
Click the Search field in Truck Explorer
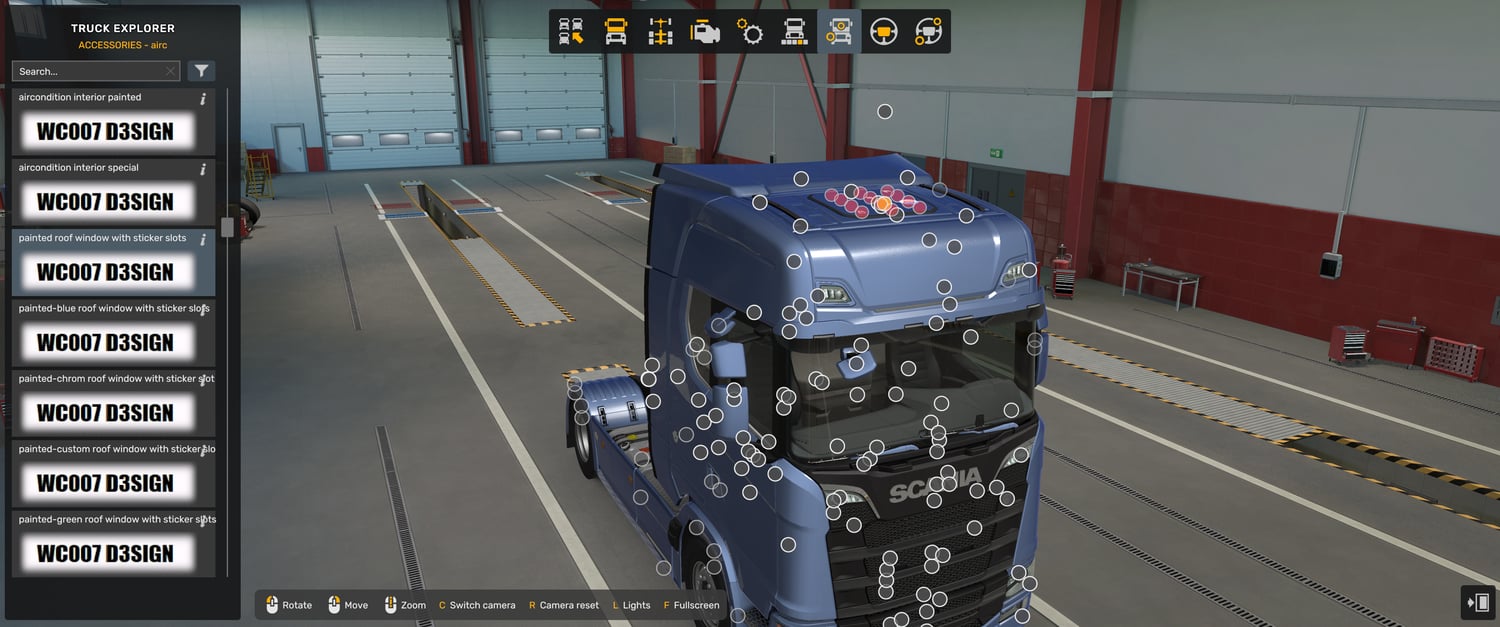pyautogui.click(x=88, y=71)
